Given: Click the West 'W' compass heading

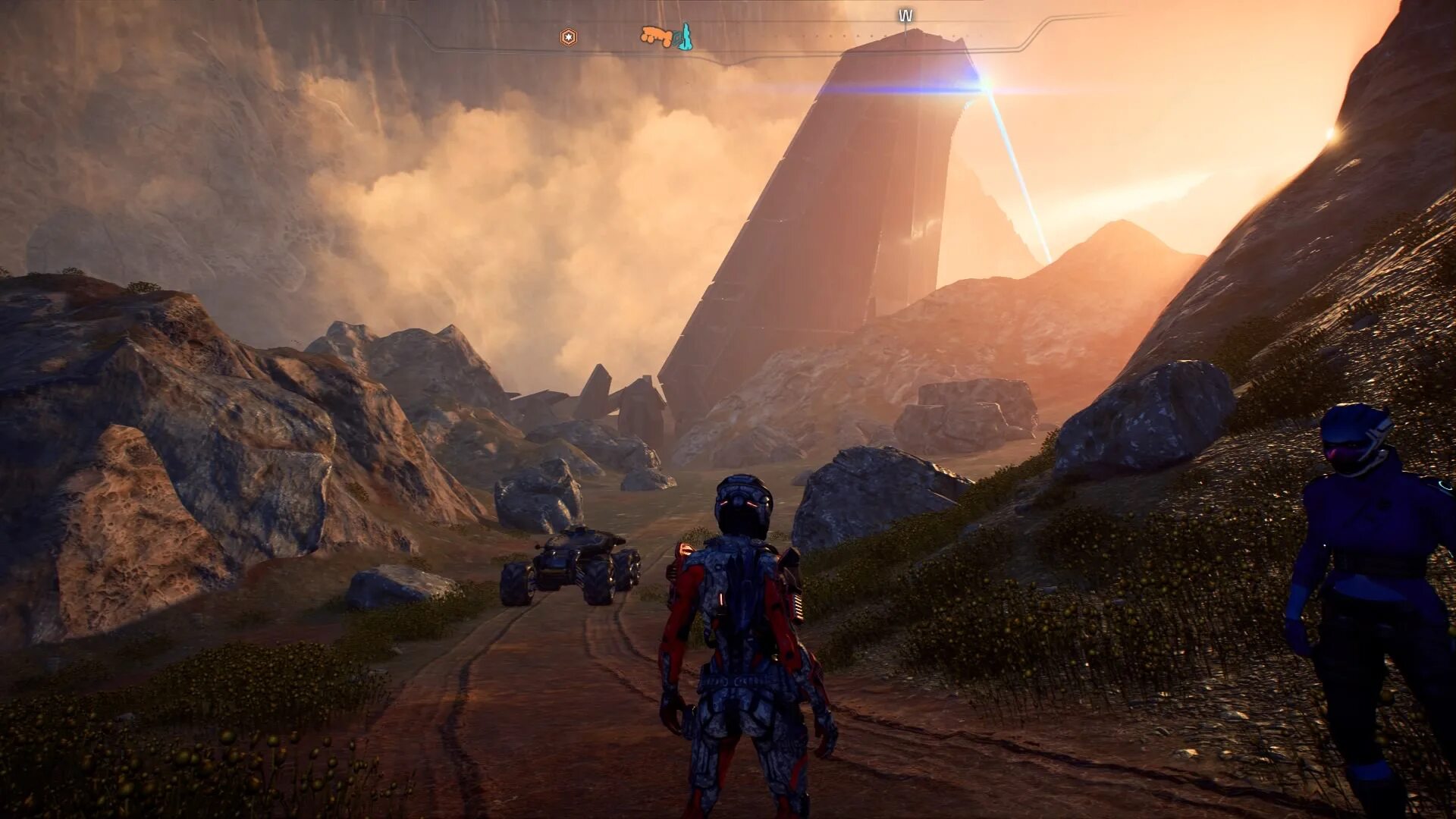Looking at the screenshot, I should (x=905, y=15).
